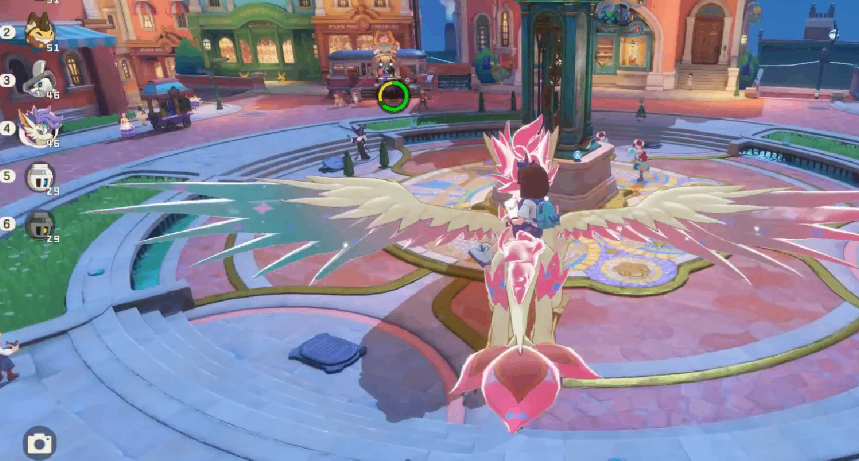The height and width of the screenshot is (461, 859).
Task: Select the orange cat creature in slot 2
Action: tap(40, 31)
